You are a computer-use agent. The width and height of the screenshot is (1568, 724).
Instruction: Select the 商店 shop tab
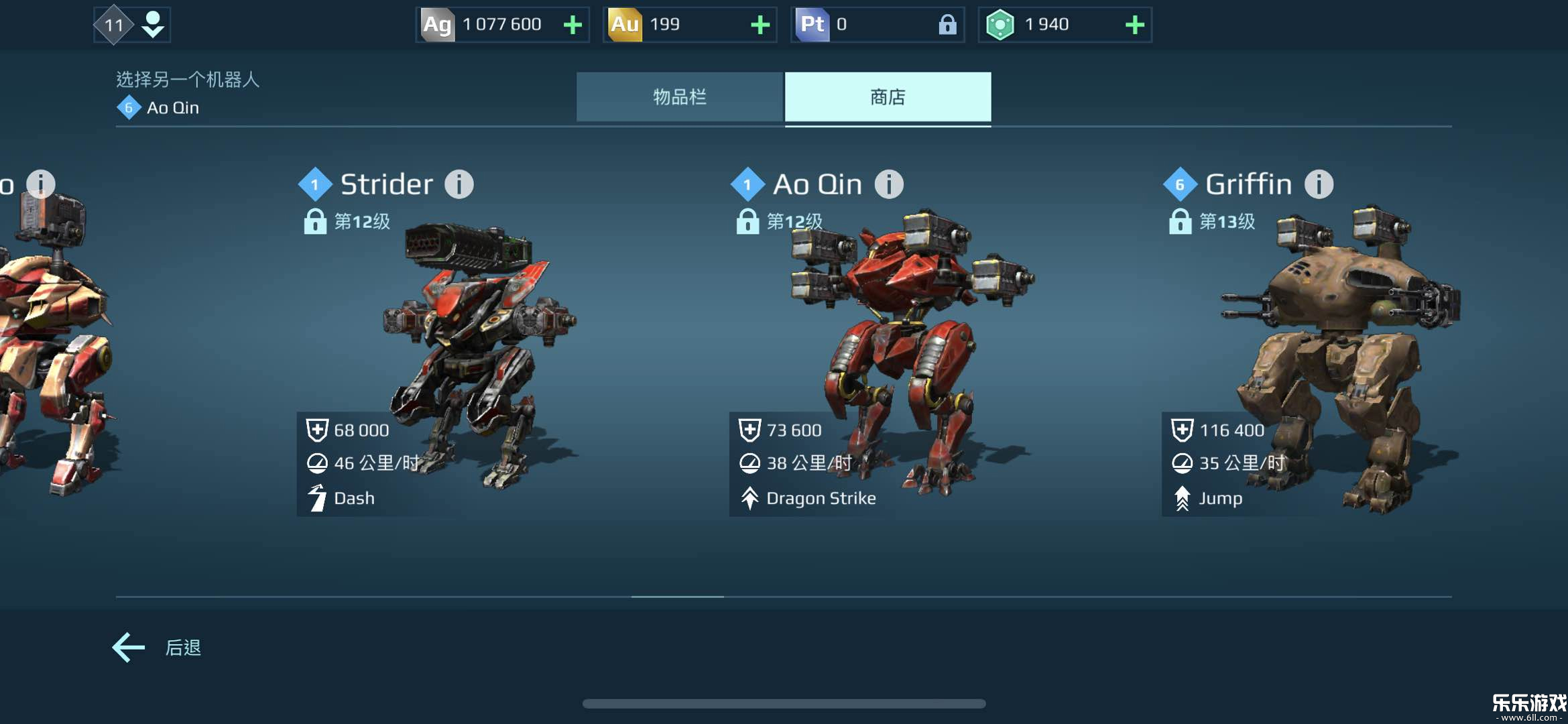pyautogui.click(x=888, y=97)
